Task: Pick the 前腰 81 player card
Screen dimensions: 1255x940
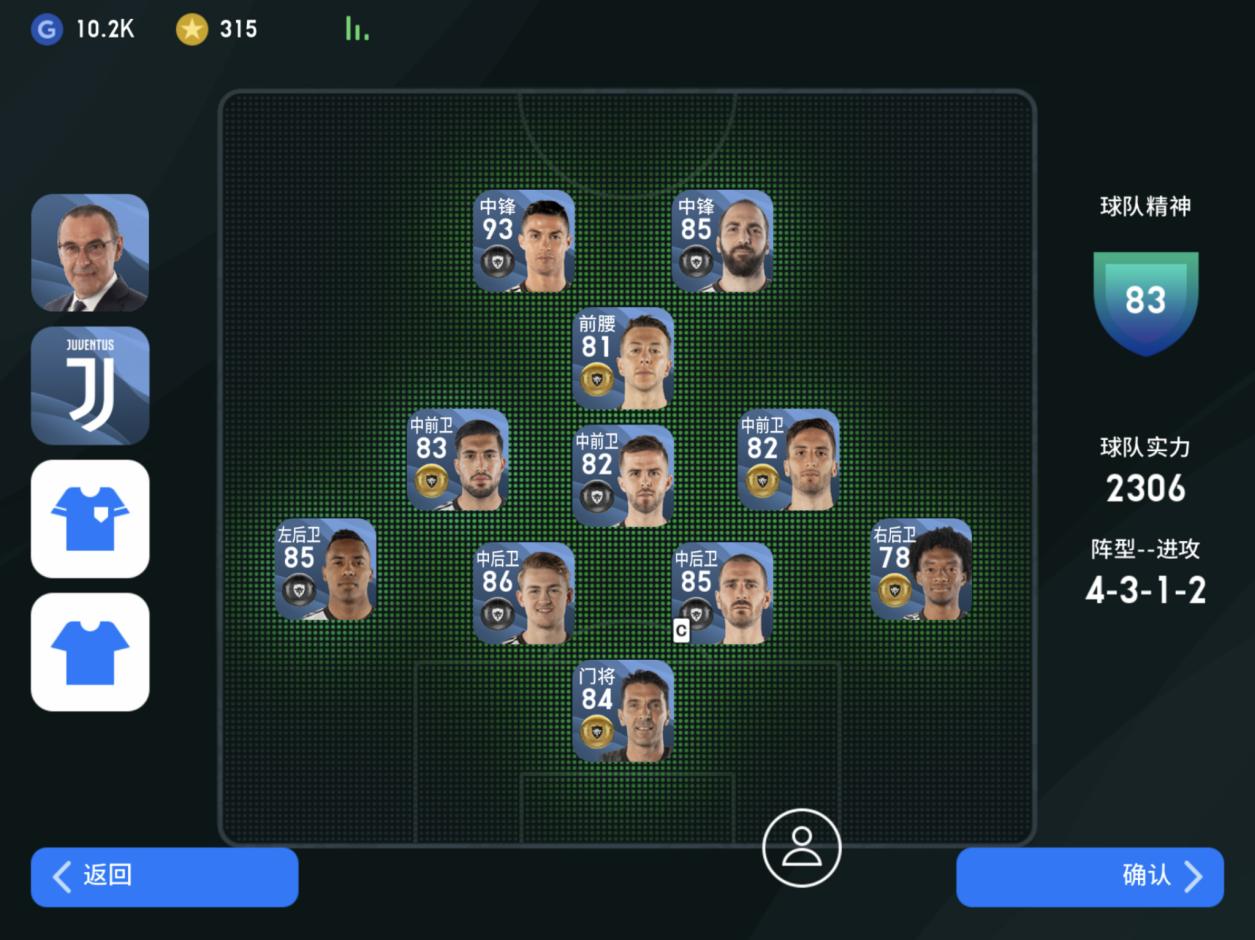Action: pyautogui.click(x=623, y=358)
